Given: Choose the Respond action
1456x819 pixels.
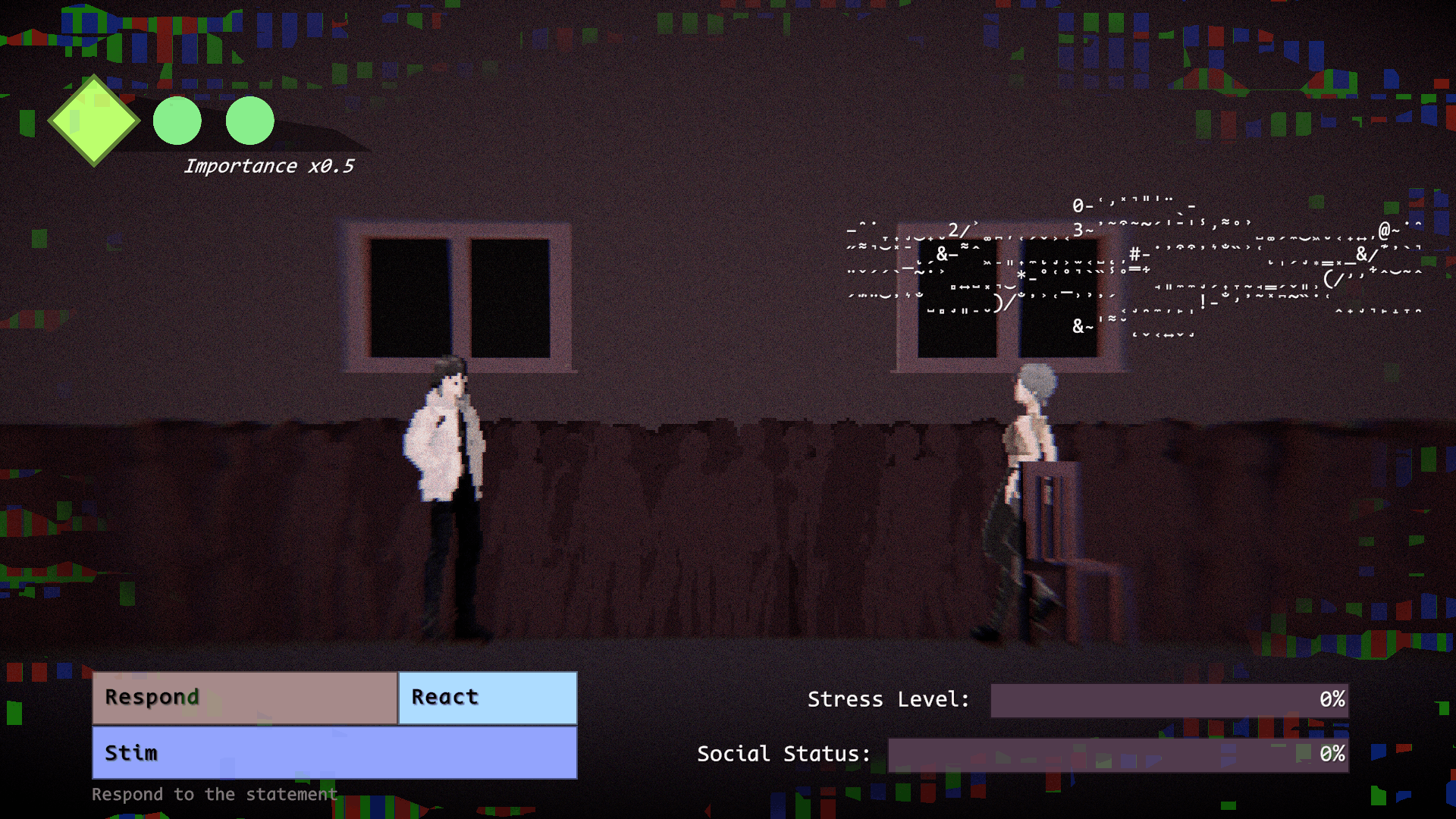Looking at the screenshot, I should click(245, 698).
